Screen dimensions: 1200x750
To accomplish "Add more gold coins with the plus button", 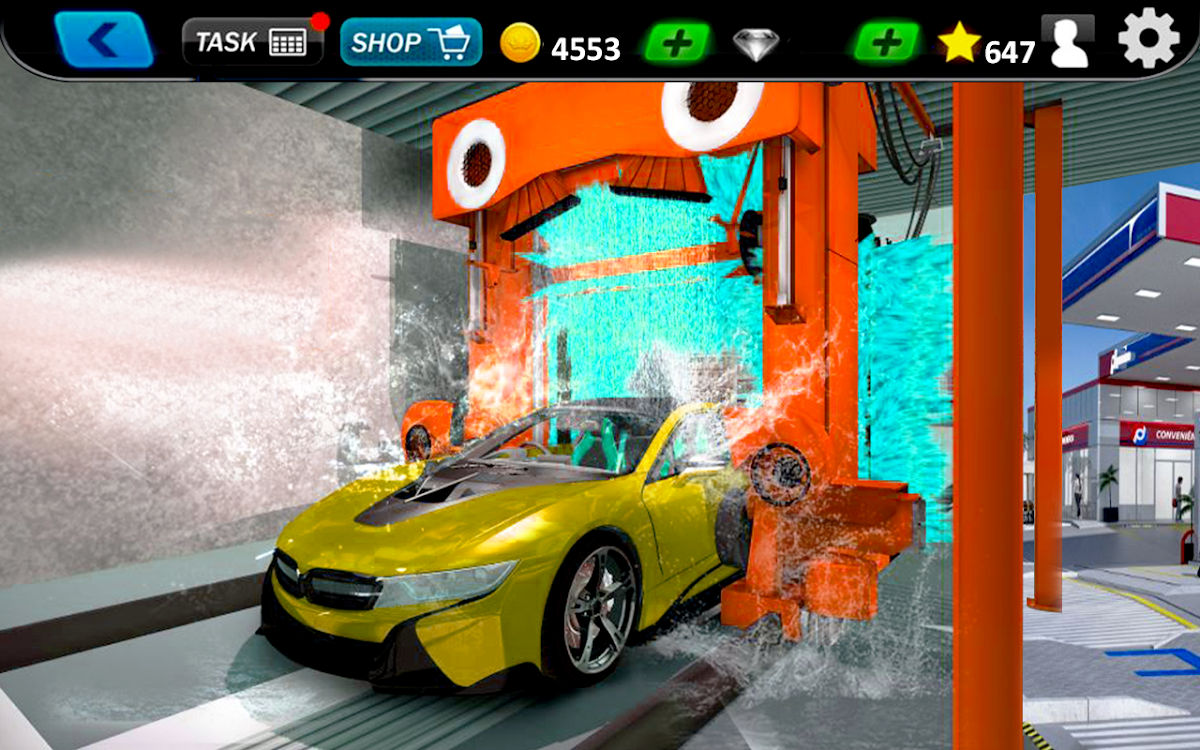I will (677, 43).
